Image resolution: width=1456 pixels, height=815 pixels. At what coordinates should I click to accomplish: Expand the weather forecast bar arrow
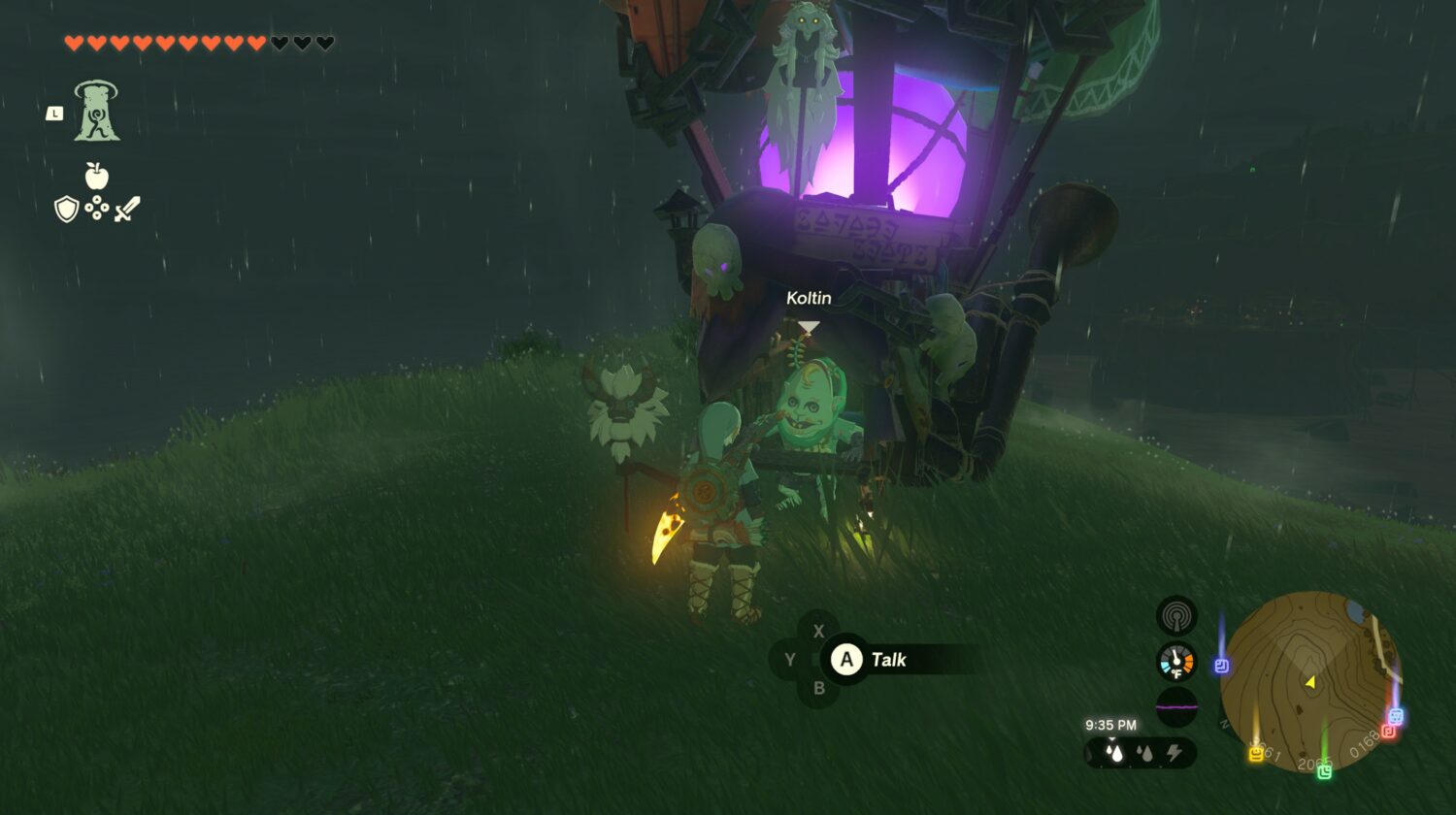coord(1111,737)
